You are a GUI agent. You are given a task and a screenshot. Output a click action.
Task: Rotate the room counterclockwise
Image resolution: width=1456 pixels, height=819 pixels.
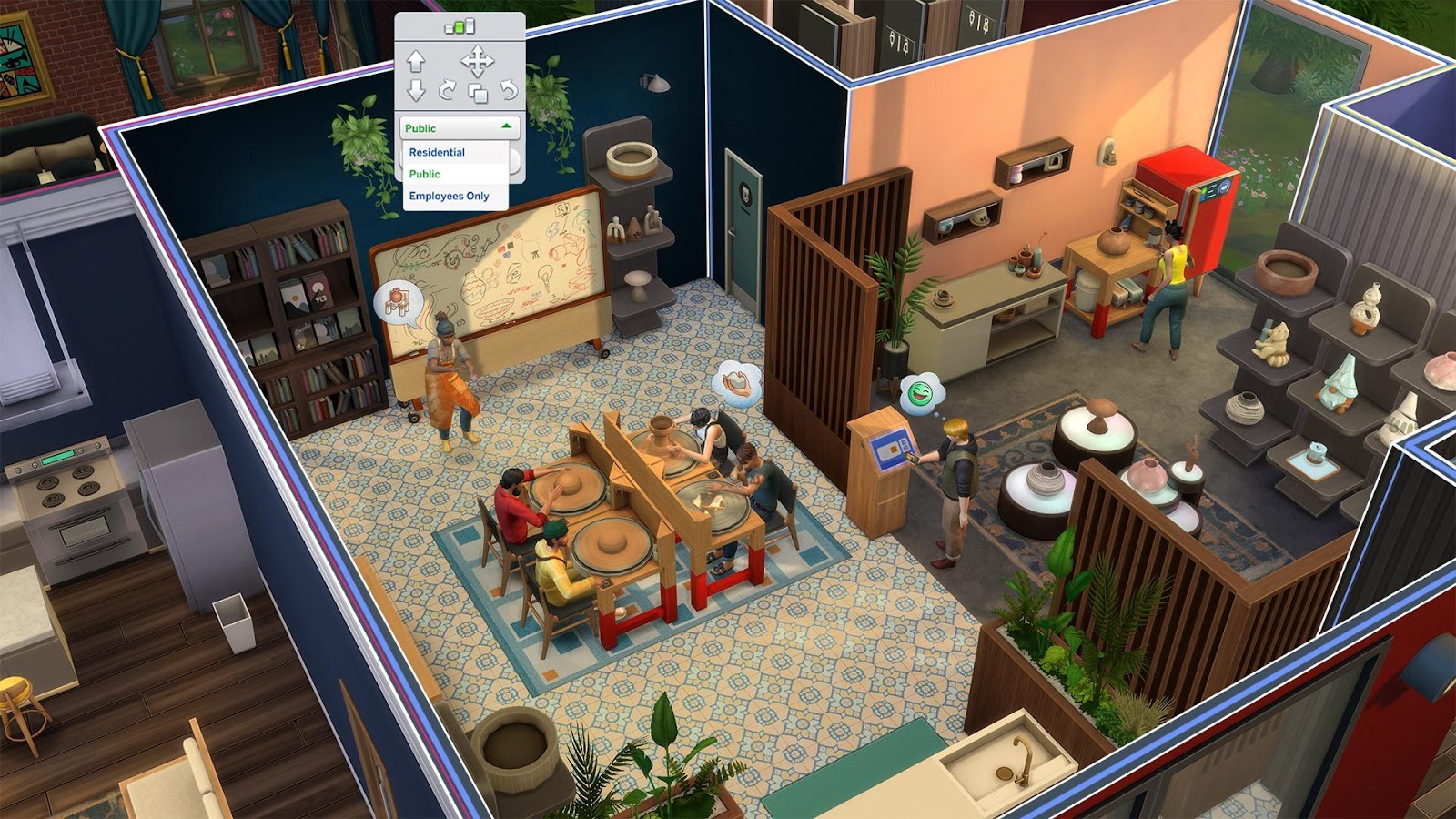coord(508,90)
